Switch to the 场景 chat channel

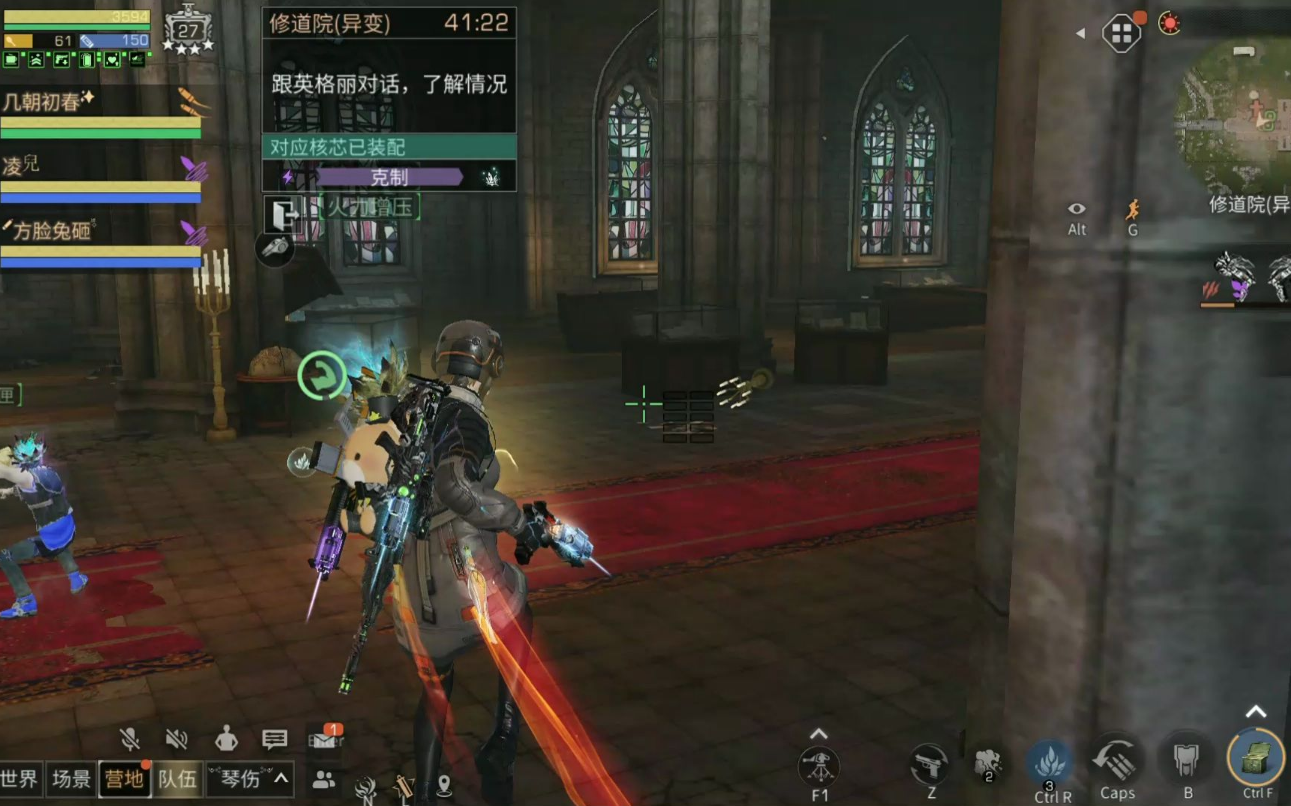coord(72,779)
